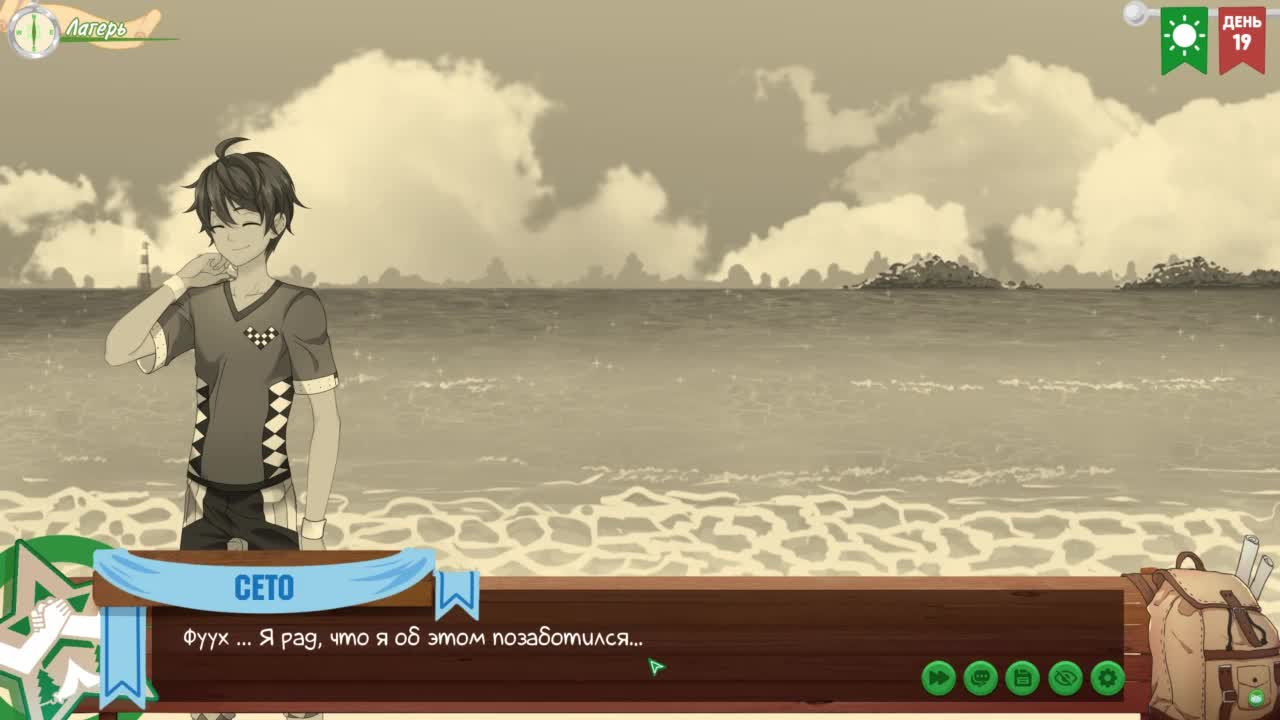Open the backpack inventory
1280x720 pixels.
pyautogui.click(x=1207, y=637)
